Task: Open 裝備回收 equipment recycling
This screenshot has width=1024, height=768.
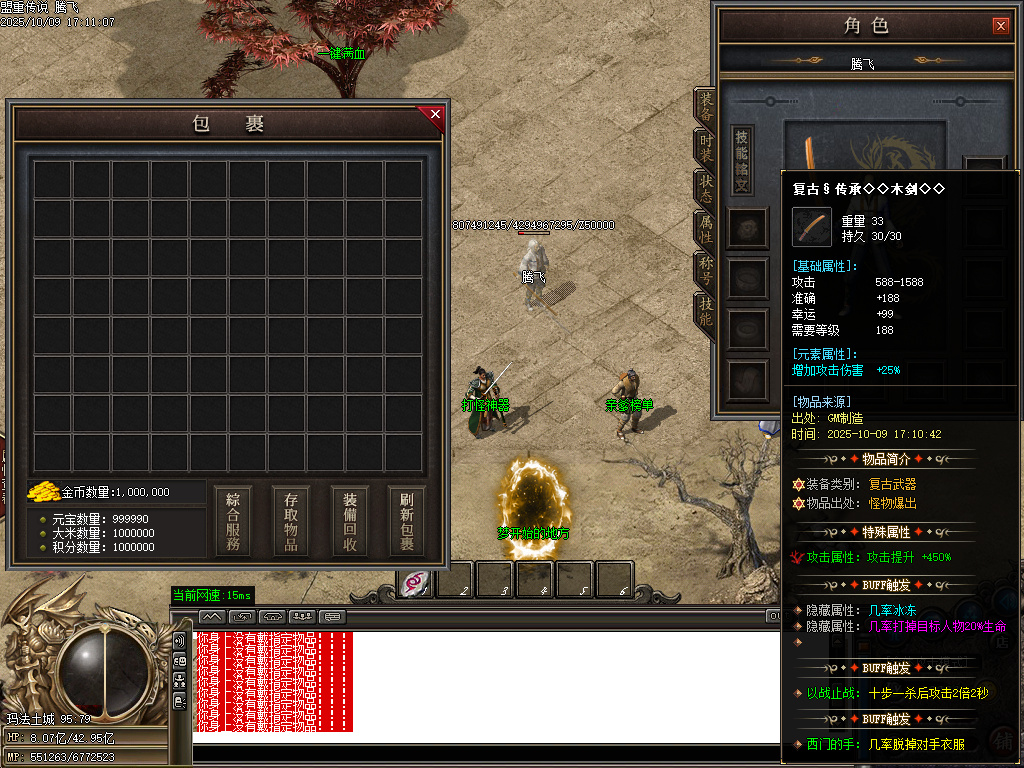Action: pyautogui.click(x=350, y=521)
